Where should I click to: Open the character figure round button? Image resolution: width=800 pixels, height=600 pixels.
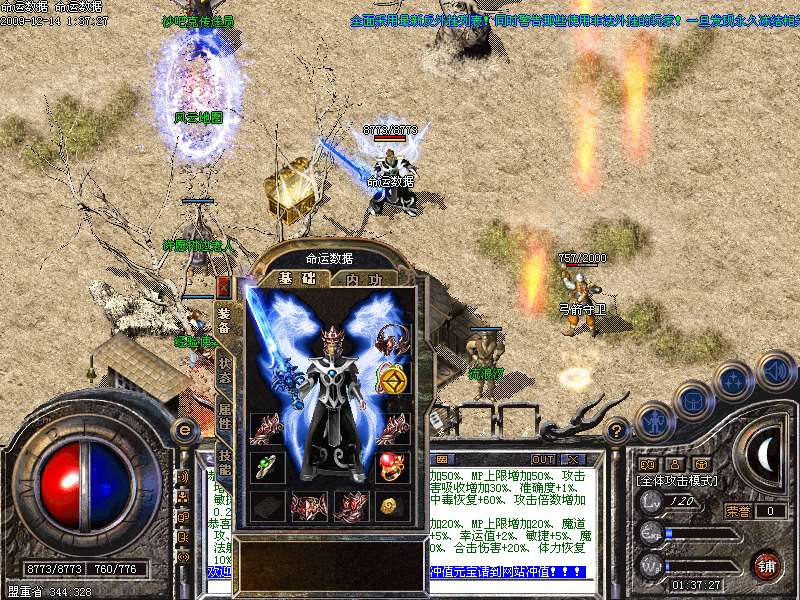point(654,420)
